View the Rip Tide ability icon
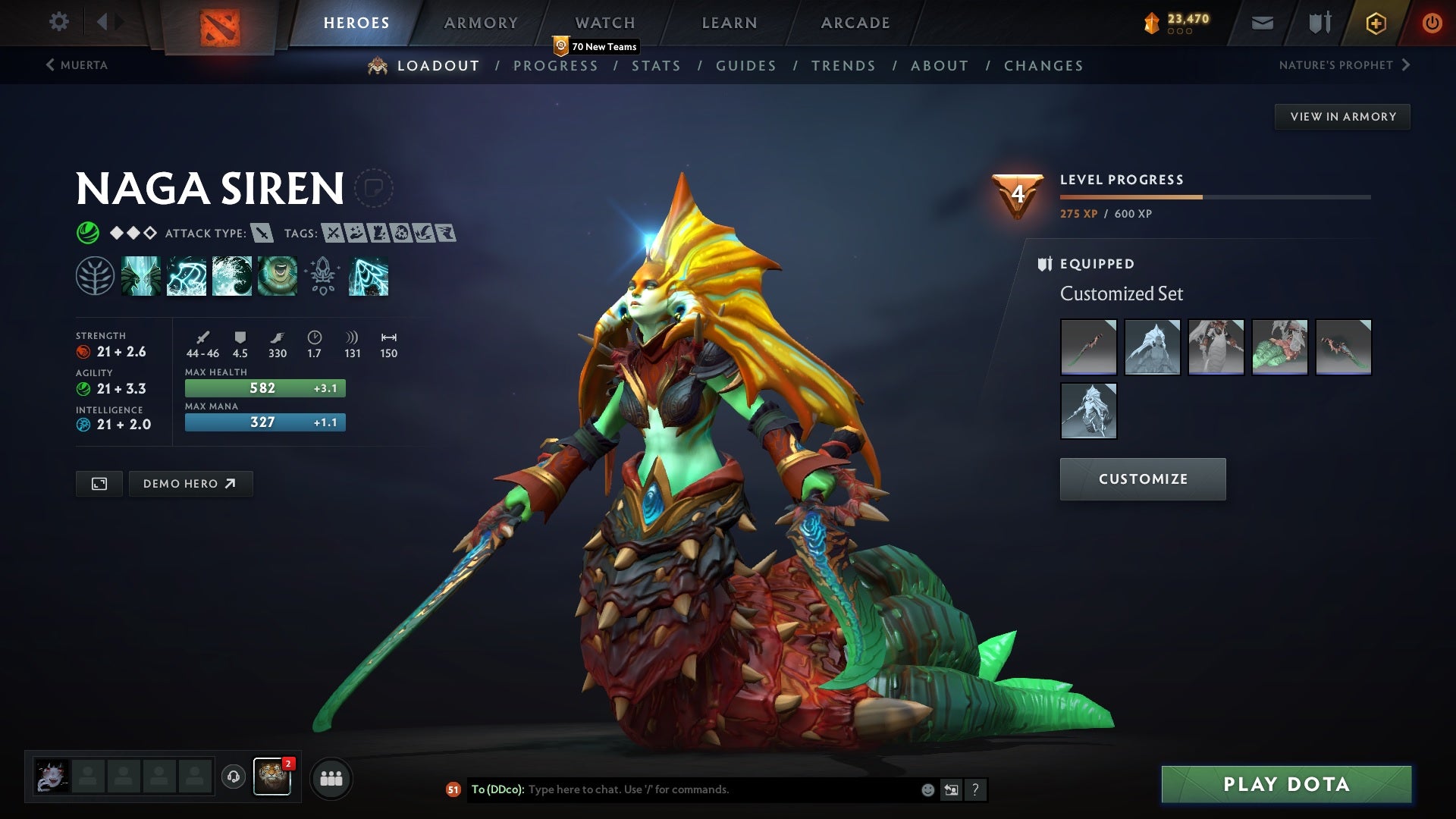1456x819 pixels. pos(231,276)
